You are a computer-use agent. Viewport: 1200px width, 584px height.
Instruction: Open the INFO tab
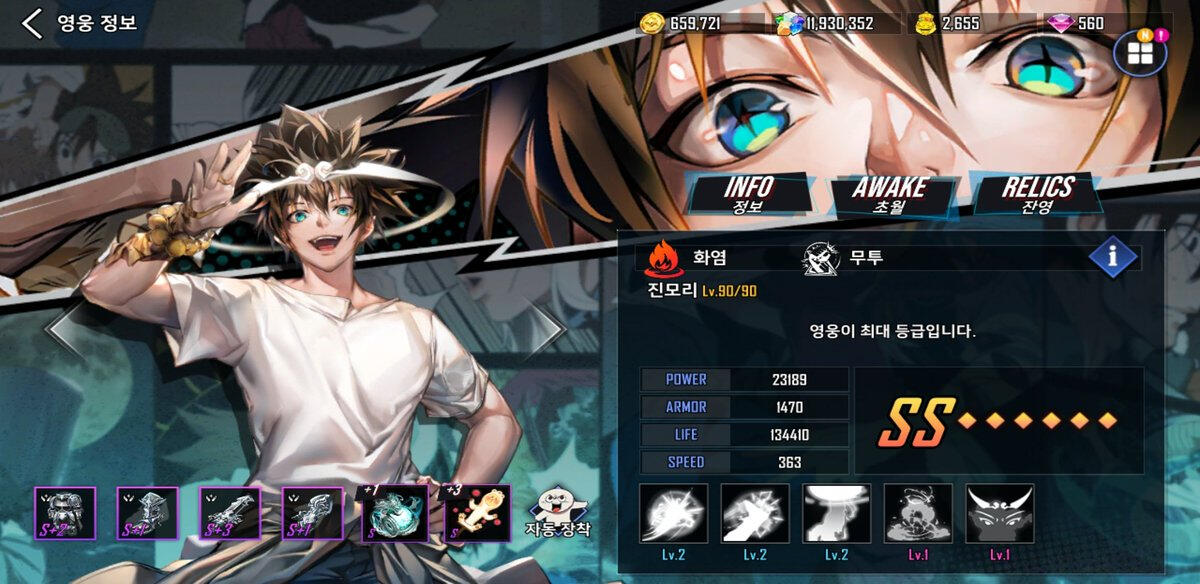tap(748, 193)
